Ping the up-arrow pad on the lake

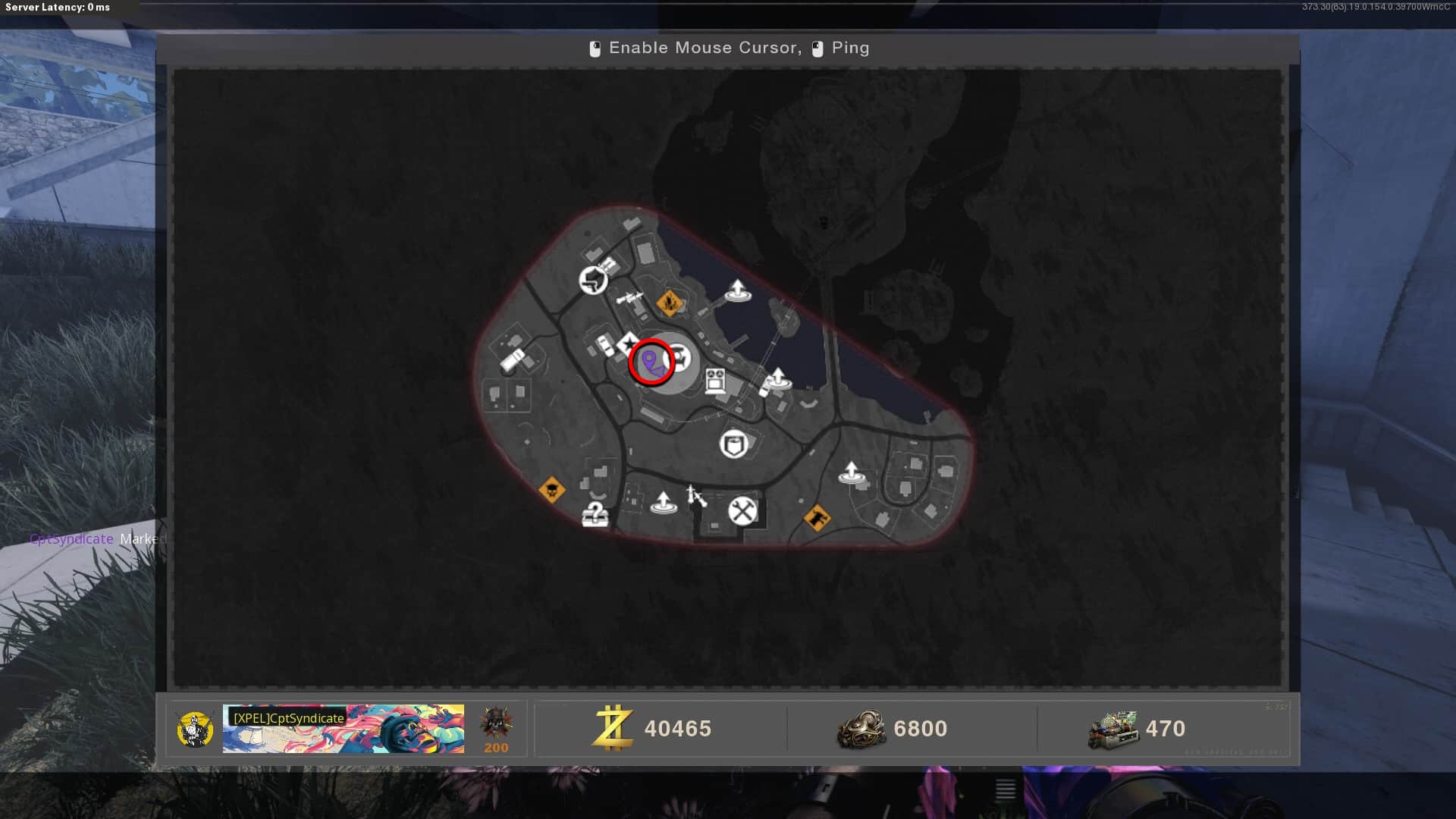pos(737,290)
